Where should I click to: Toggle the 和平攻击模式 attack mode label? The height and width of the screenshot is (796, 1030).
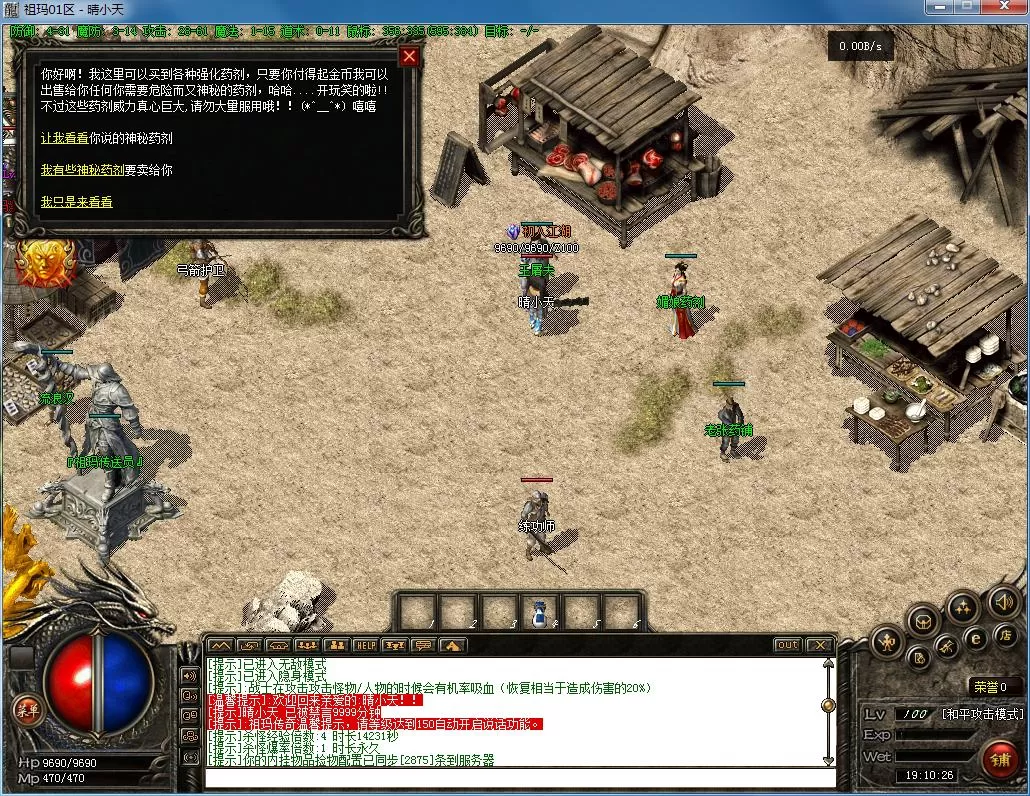[x=982, y=714]
